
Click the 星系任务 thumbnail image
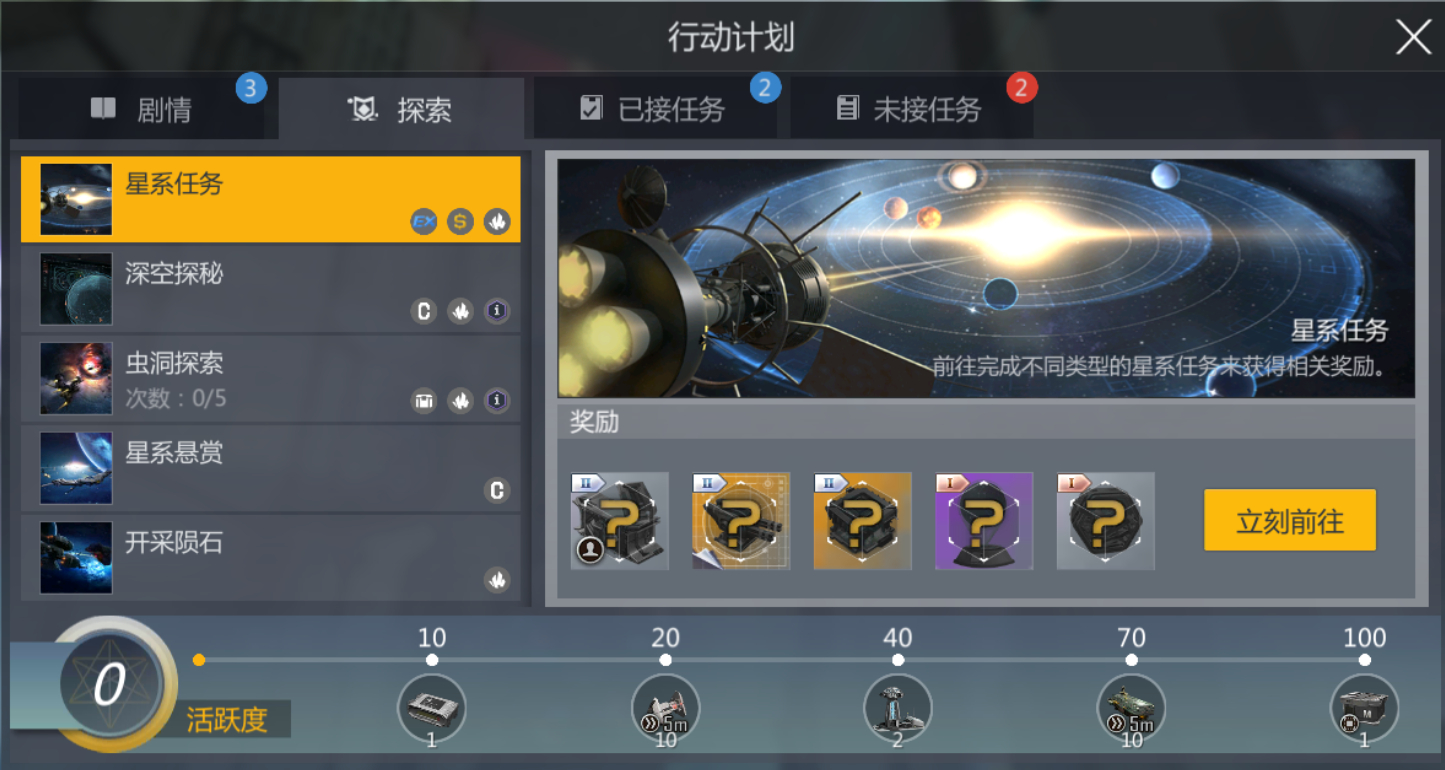[x=74, y=197]
